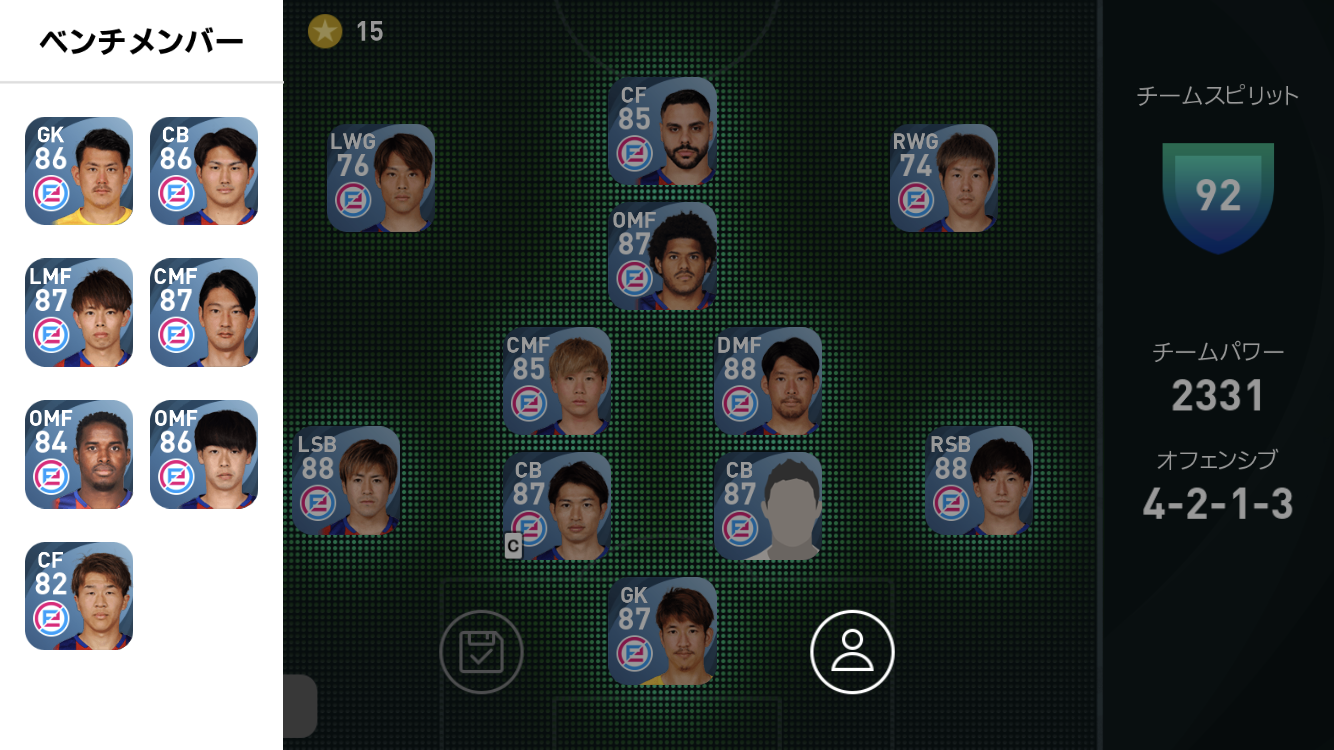Select the RWG 74 player card
This screenshot has width=1334, height=750.
pyautogui.click(x=944, y=178)
